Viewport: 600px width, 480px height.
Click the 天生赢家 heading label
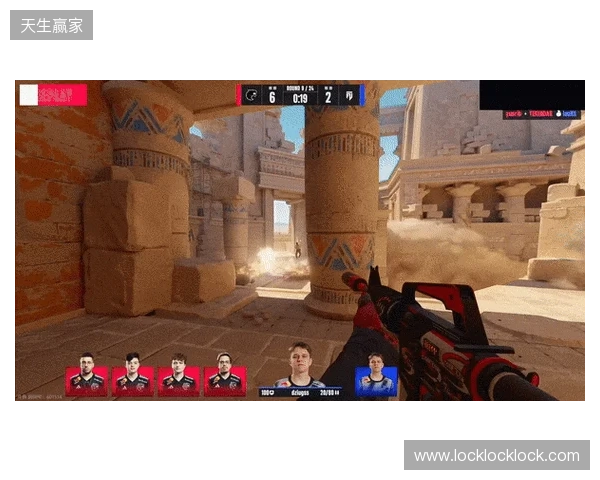pyautogui.click(x=52, y=25)
